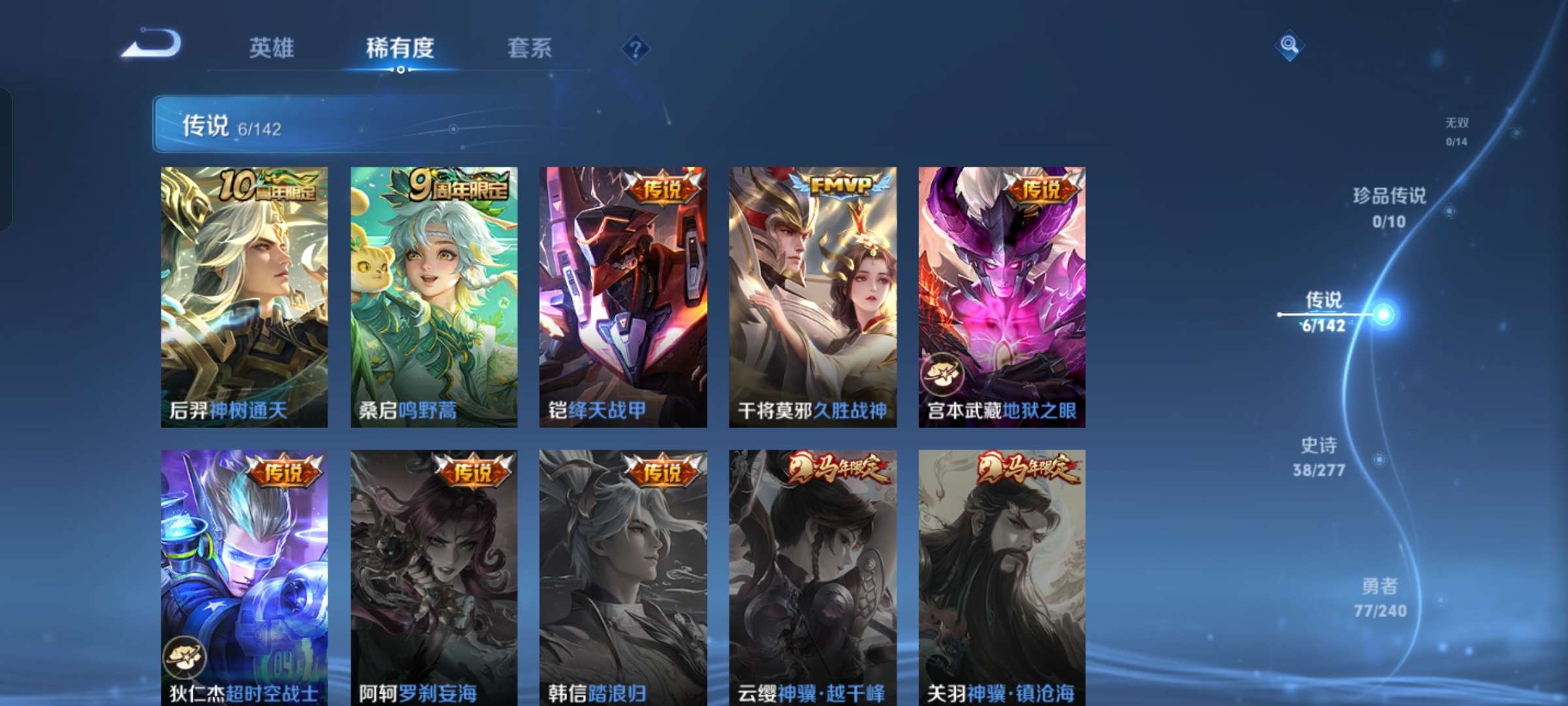Switch to the 英雄 tab
This screenshot has height=706, width=1568.
tap(272, 48)
